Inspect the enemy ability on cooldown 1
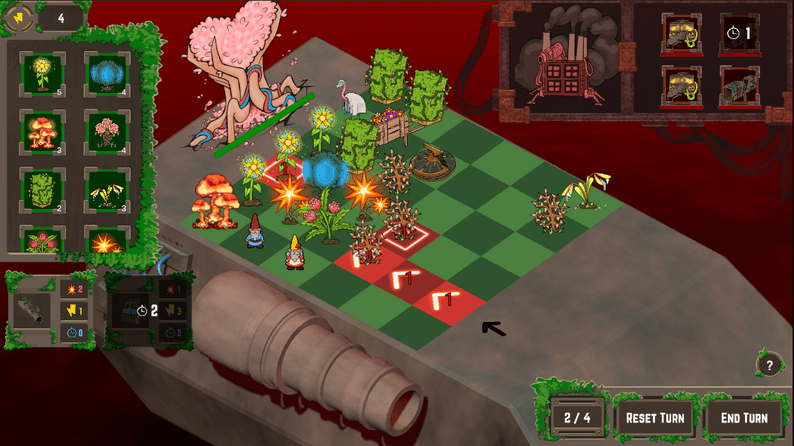The height and width of the screenshot is (446, 794). coord(739,33)
